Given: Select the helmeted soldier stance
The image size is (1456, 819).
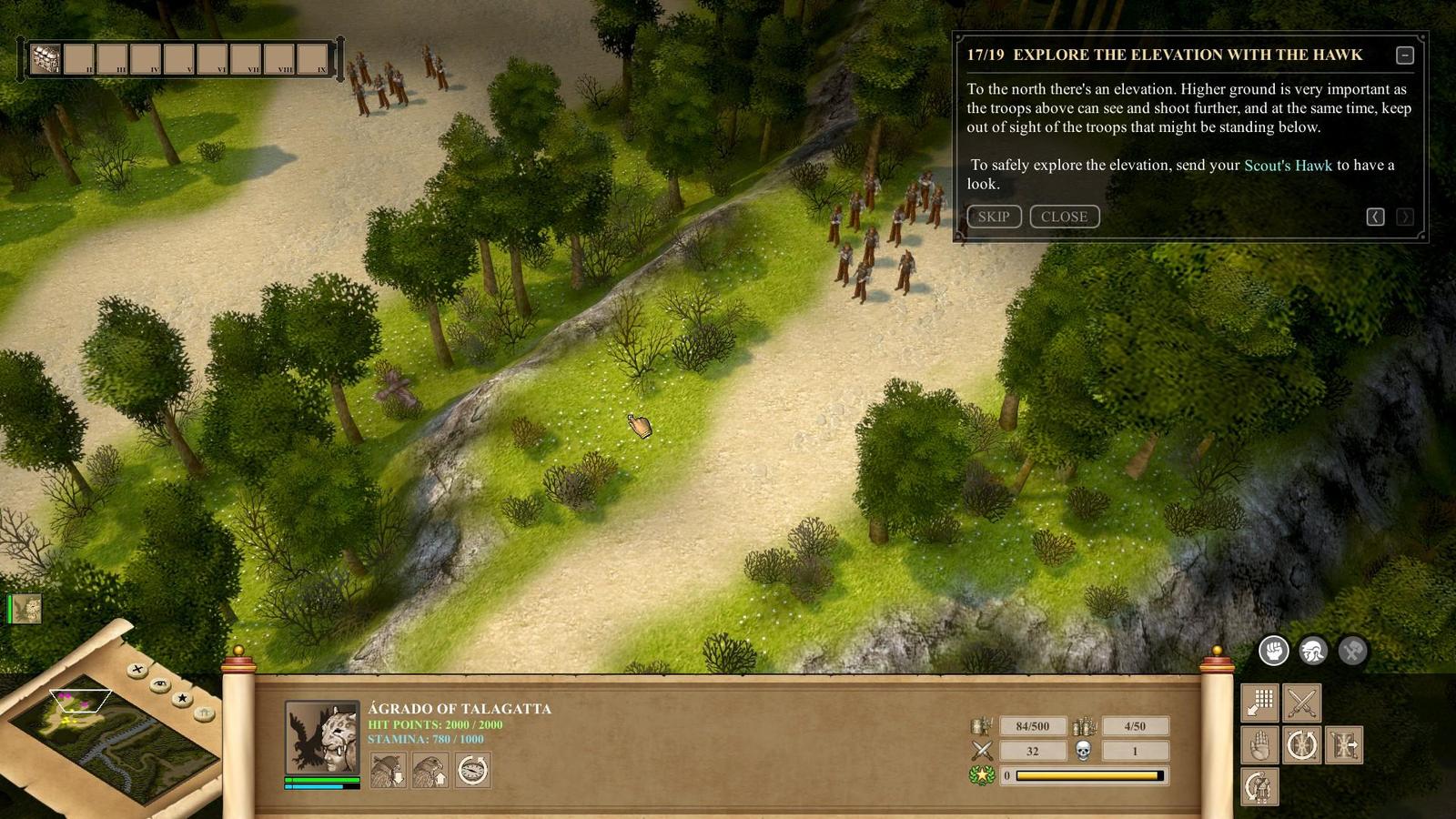Looking at the screenshot, I should pyautogui.click(x=1312, y=651).
